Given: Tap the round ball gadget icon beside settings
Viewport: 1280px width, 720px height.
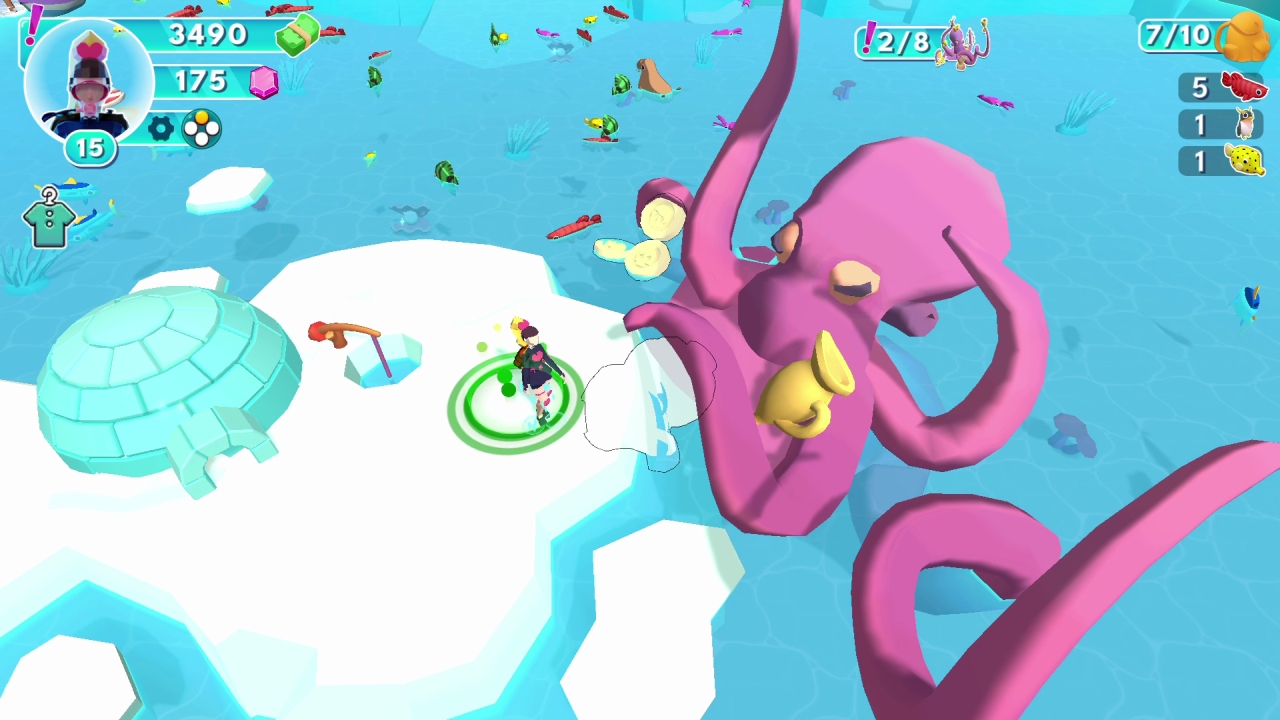Looking at the screenshot, I should [202, 129].
